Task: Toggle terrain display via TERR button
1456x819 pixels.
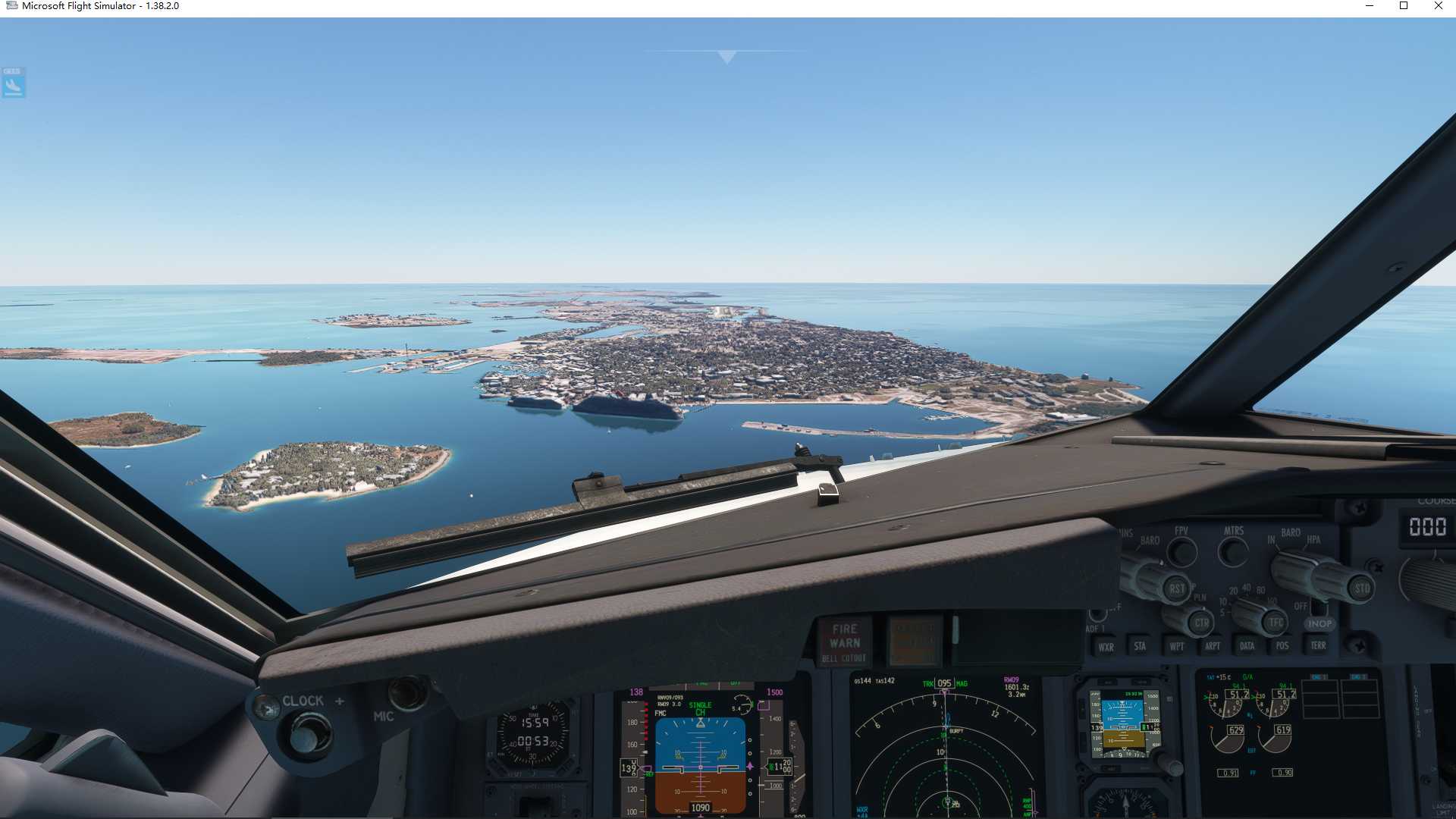Action: click(1319, 645)
